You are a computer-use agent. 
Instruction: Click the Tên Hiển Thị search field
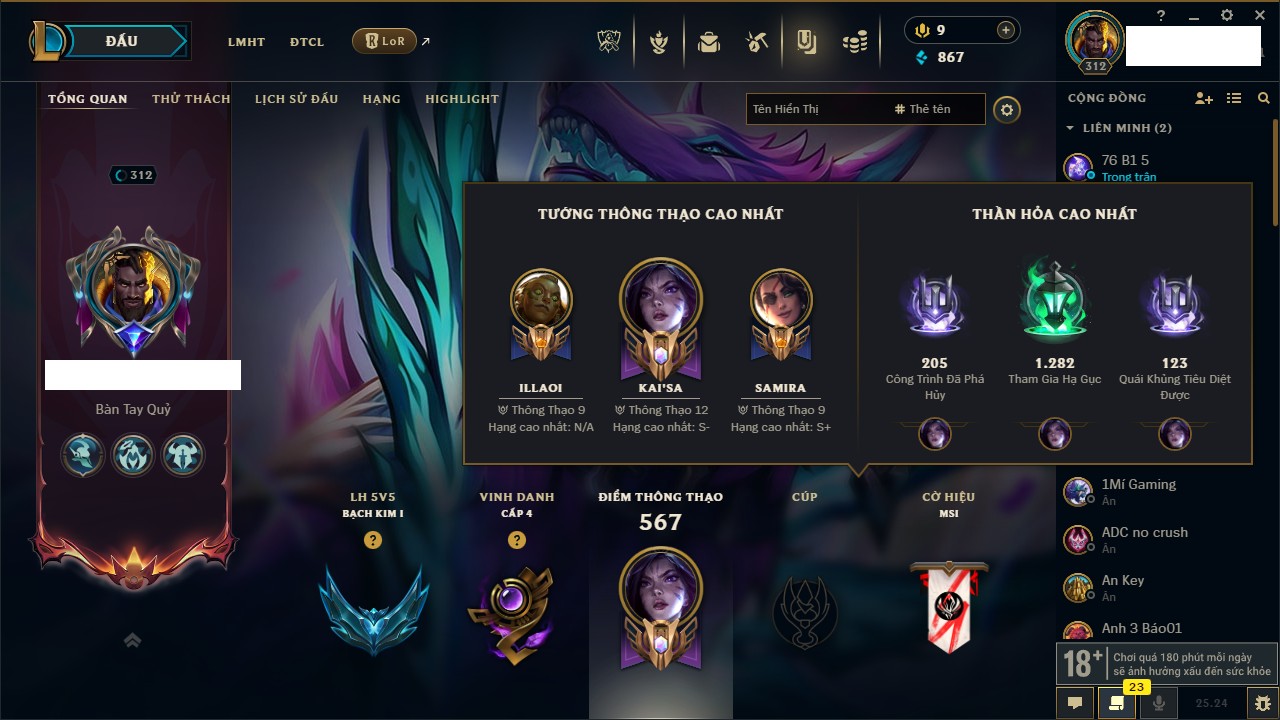(815, 109)
